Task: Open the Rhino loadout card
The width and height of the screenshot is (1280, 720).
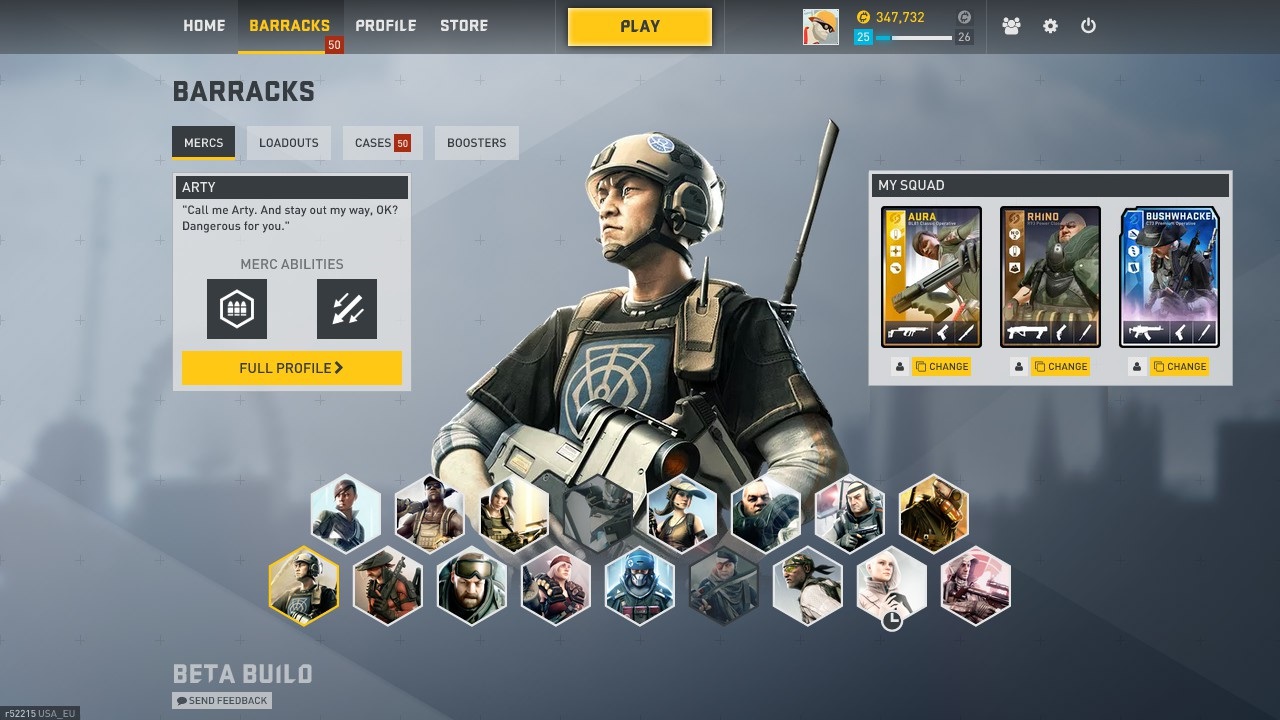Action: pyautogui.click(x=1050, y=277)
